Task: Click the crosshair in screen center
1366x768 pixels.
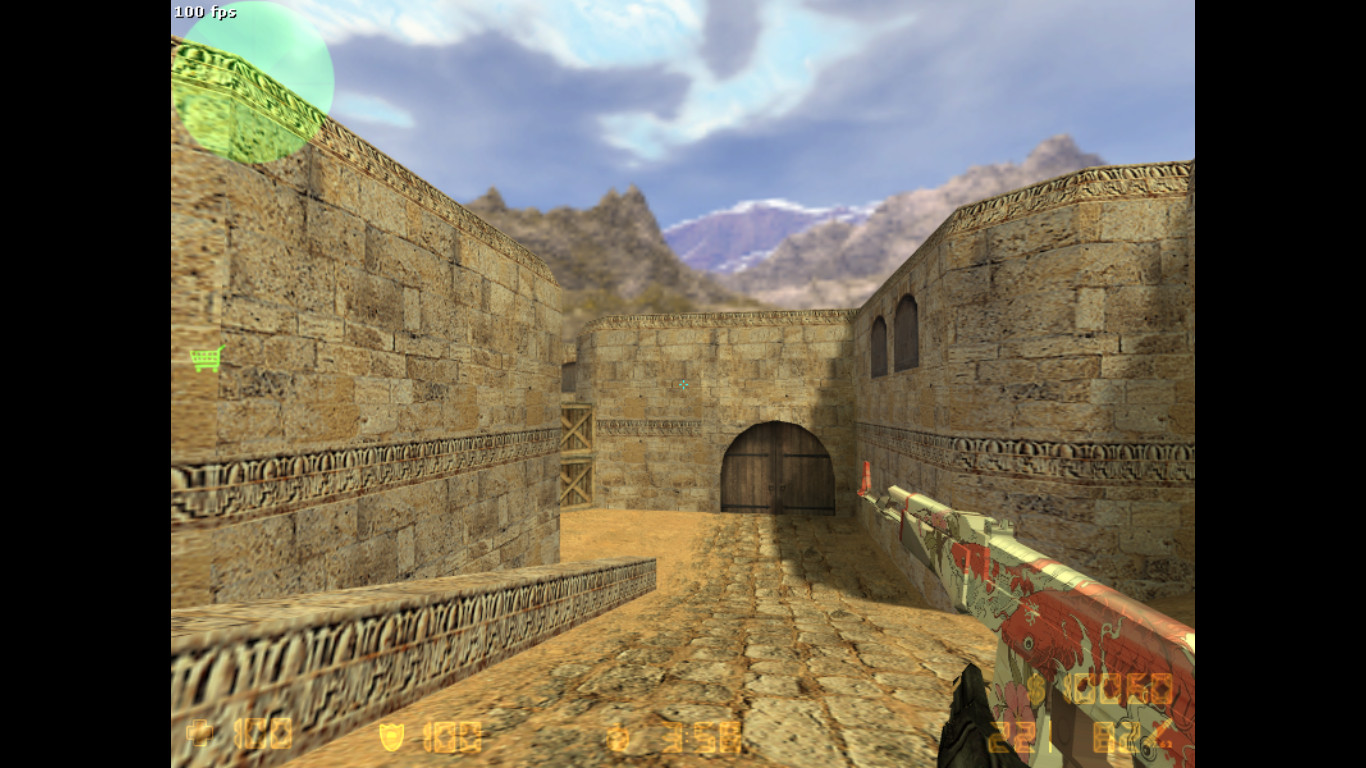Action: 683,385
